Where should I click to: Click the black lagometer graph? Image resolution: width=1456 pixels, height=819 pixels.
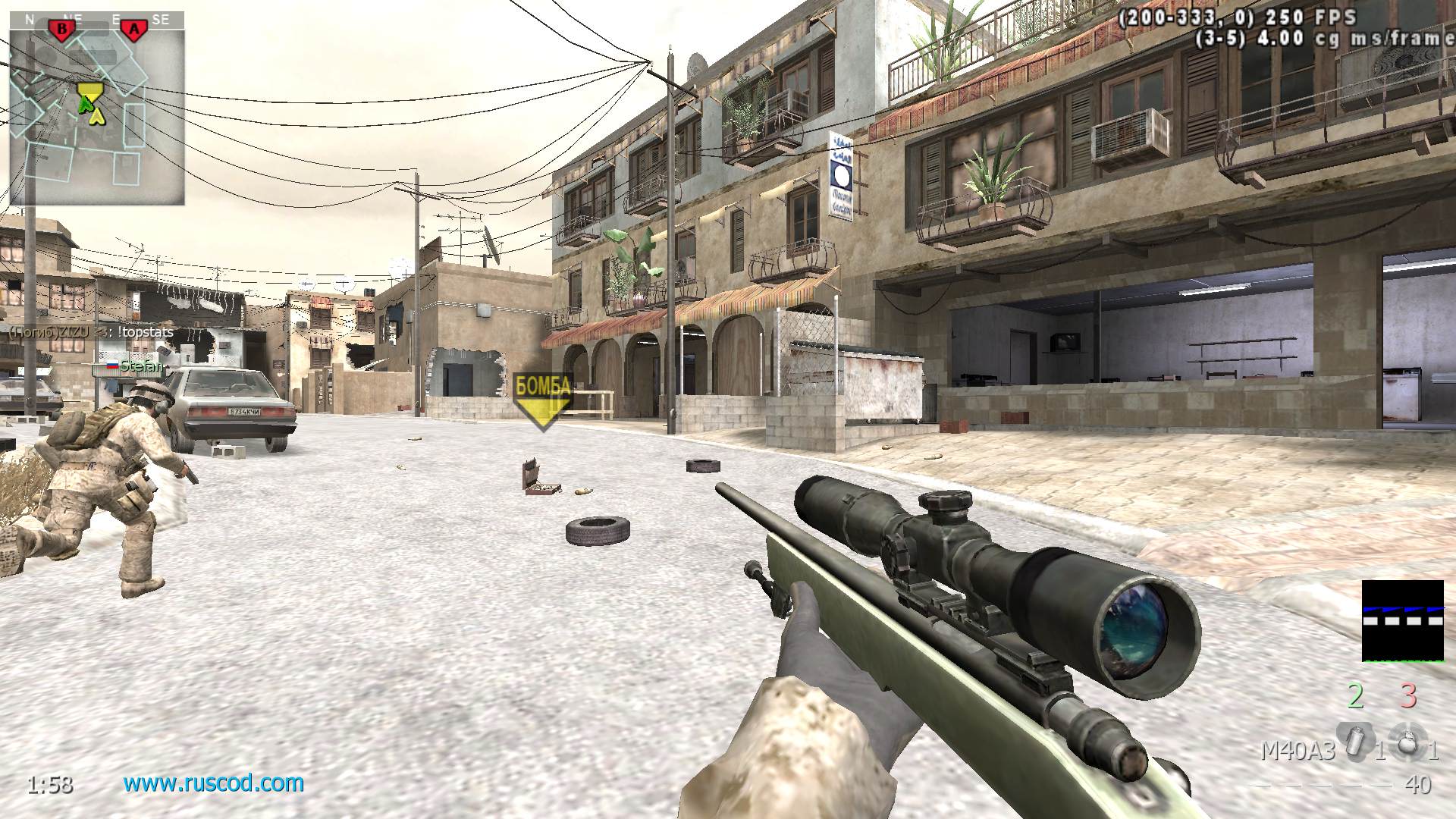1402,620
